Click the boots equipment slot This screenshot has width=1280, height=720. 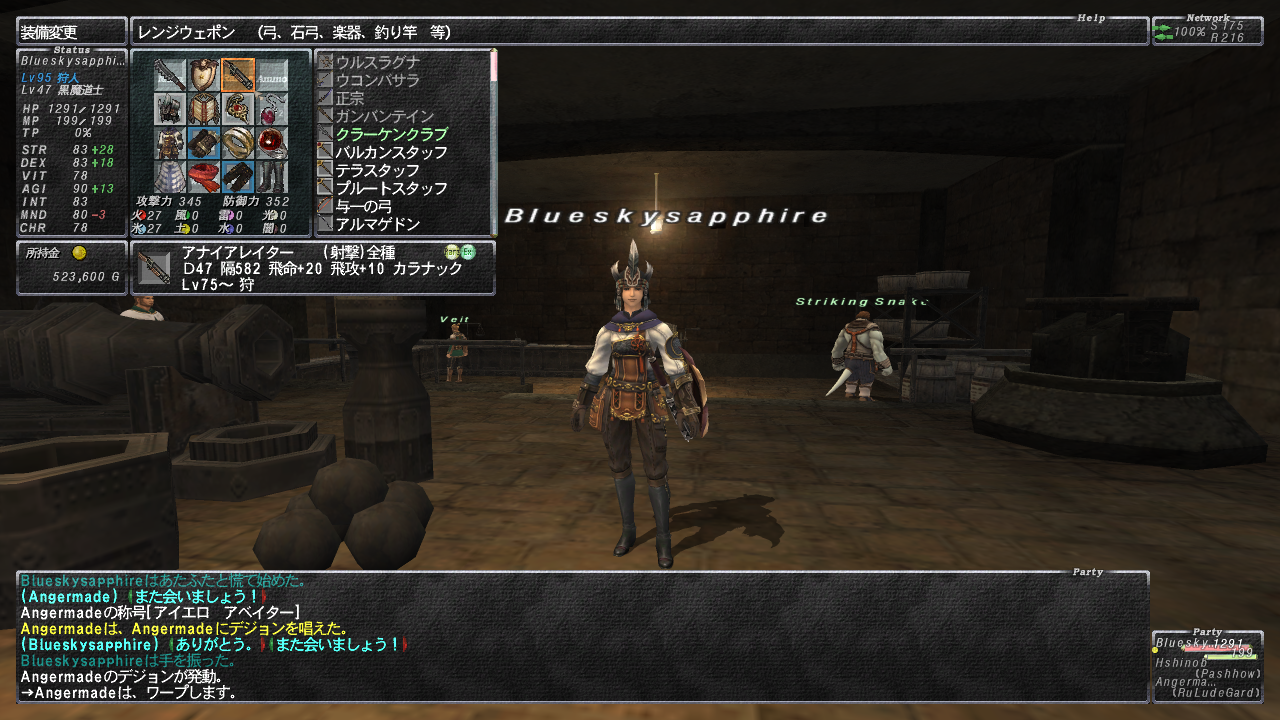[272, 177]
